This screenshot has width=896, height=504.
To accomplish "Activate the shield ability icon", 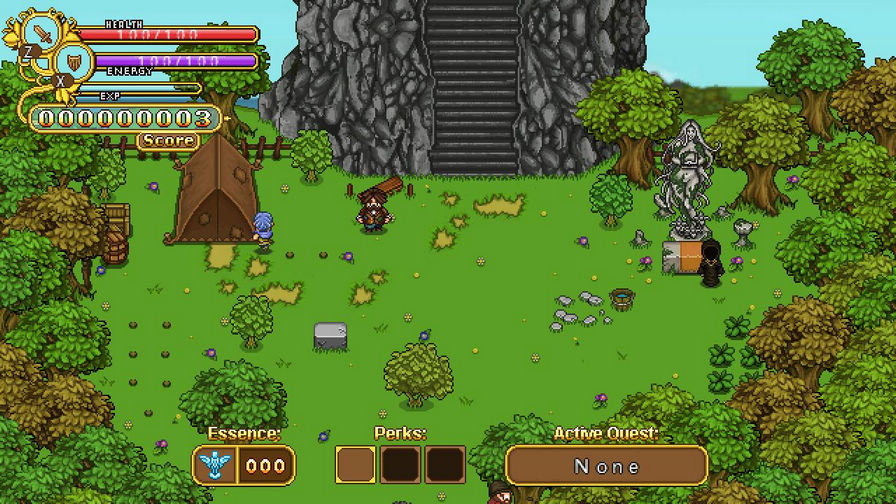I will coord(73,62).
